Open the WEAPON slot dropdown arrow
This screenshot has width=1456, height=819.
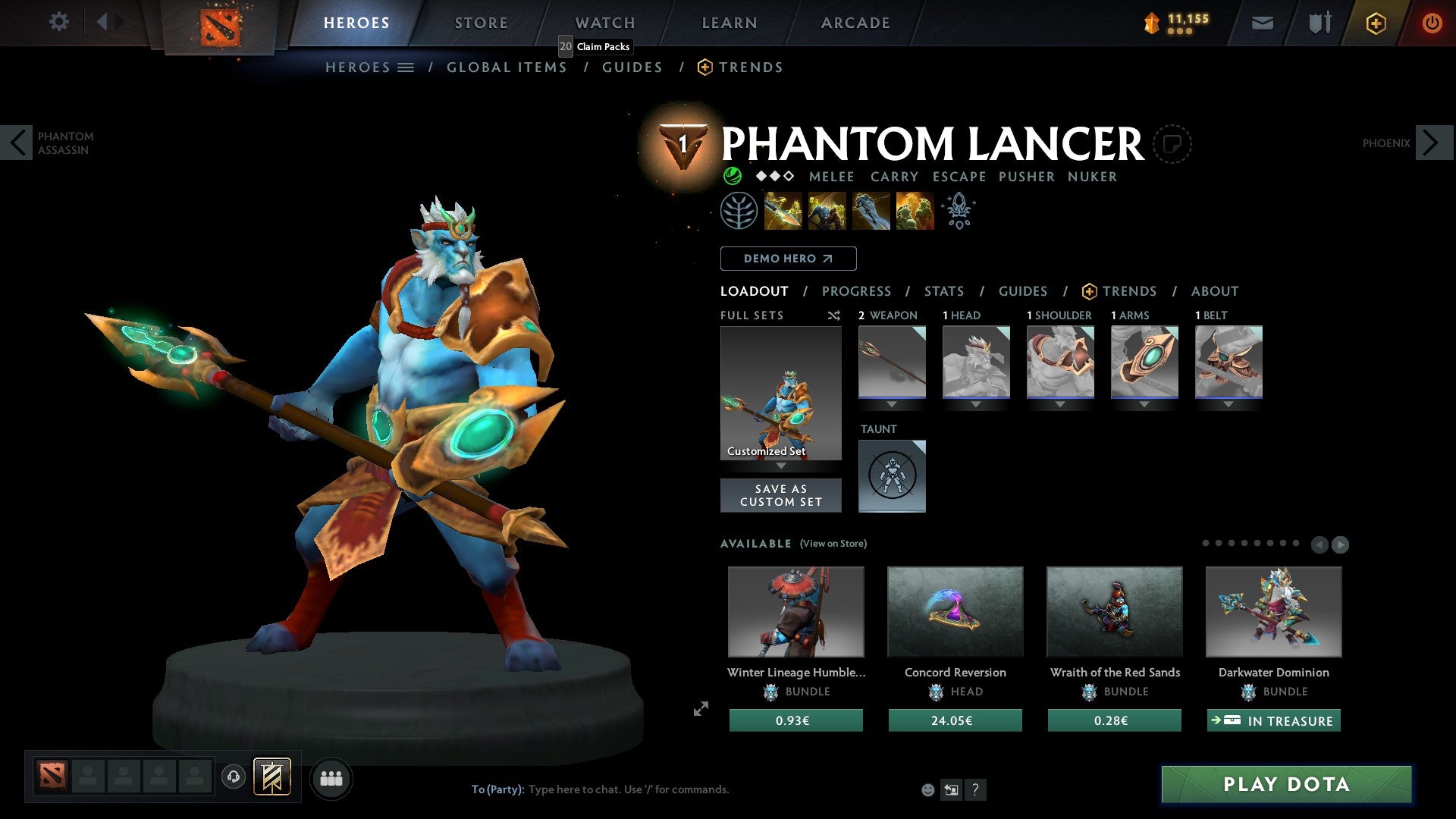point(892,405)
